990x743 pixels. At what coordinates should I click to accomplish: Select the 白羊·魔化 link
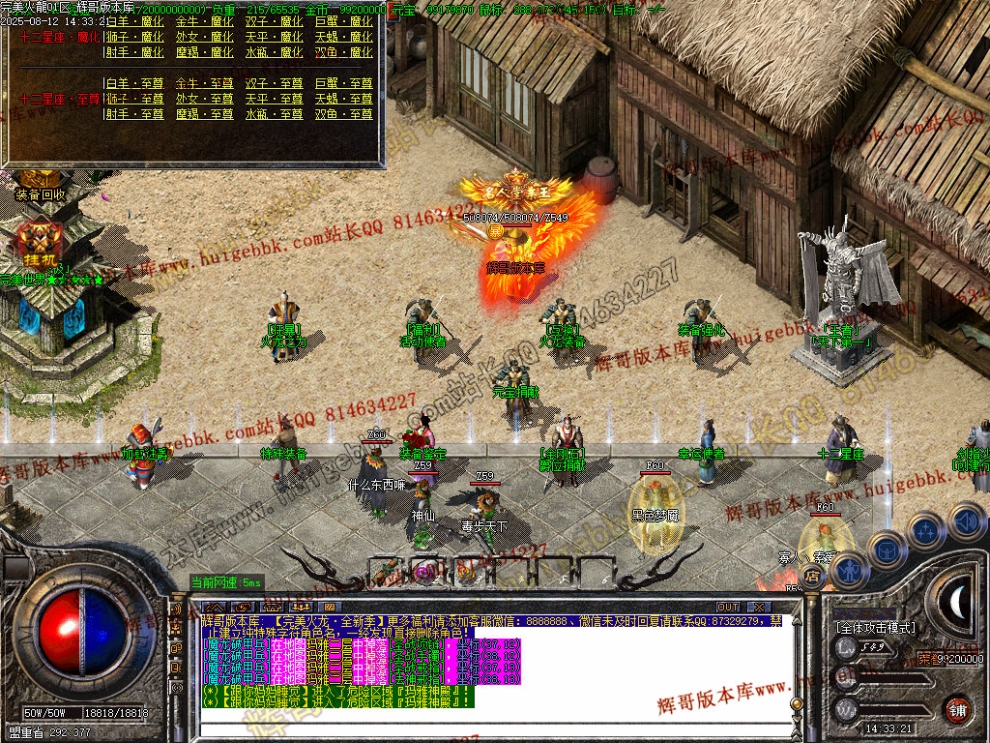pyautogui.click(x=135, y=21)
